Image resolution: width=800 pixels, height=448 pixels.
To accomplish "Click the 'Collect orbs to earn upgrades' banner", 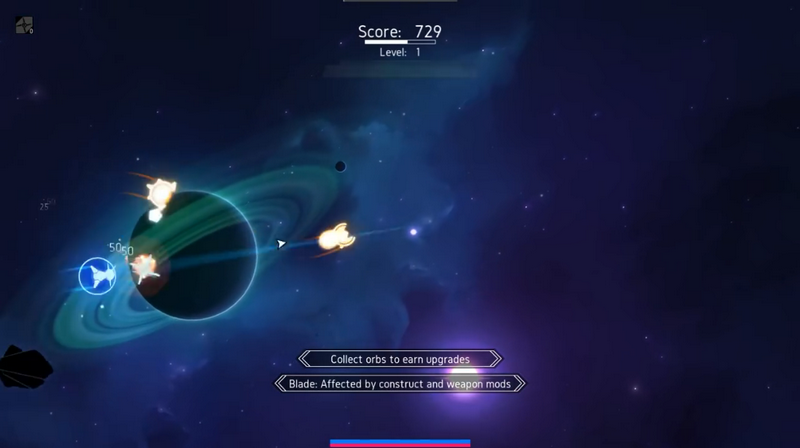I will tap(399, 359).
